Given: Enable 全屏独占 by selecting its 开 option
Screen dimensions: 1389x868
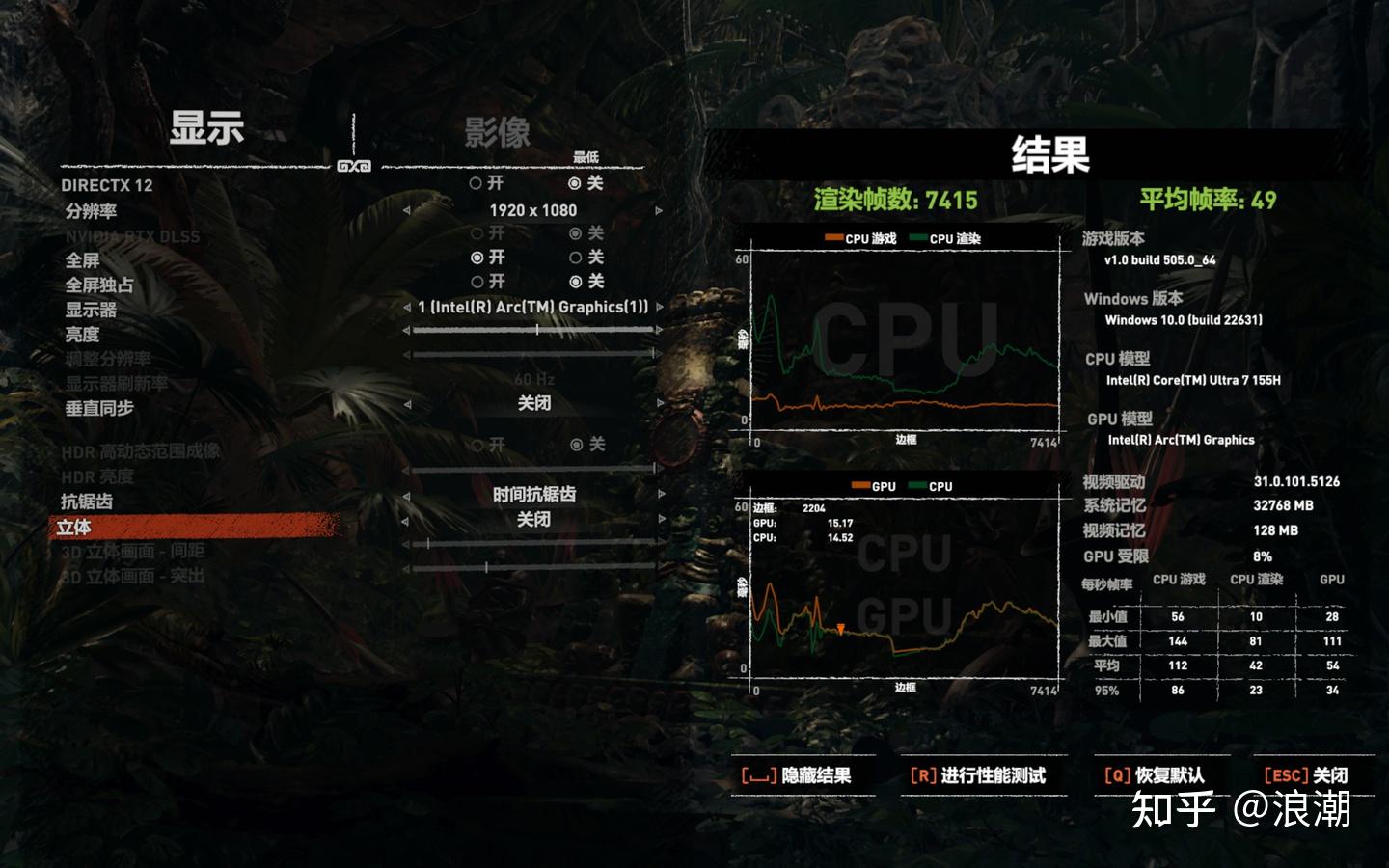Looking at the screenshot, I should point(477,283).
